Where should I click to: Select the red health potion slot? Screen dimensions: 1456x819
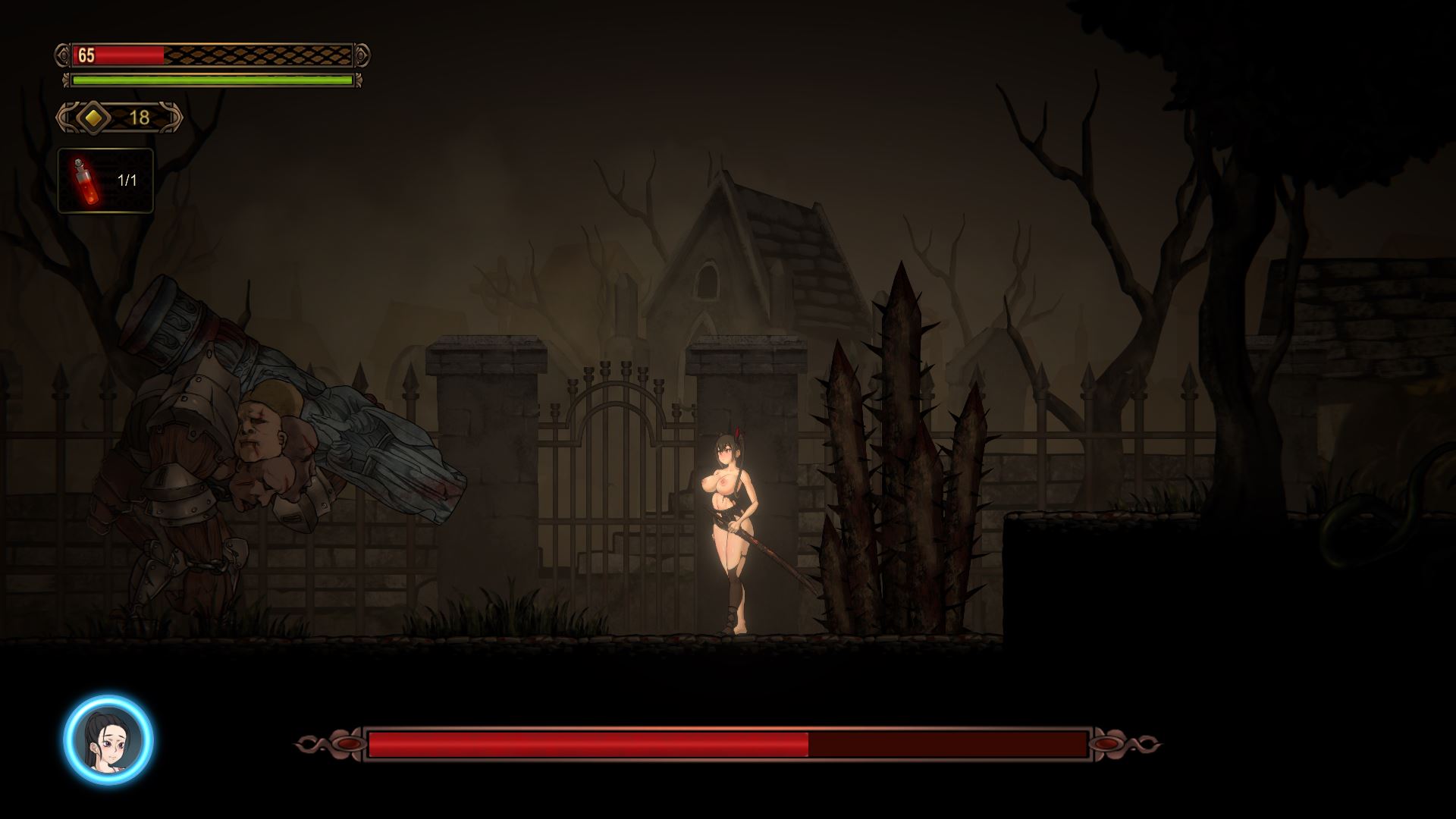click(x=105, y=180)
